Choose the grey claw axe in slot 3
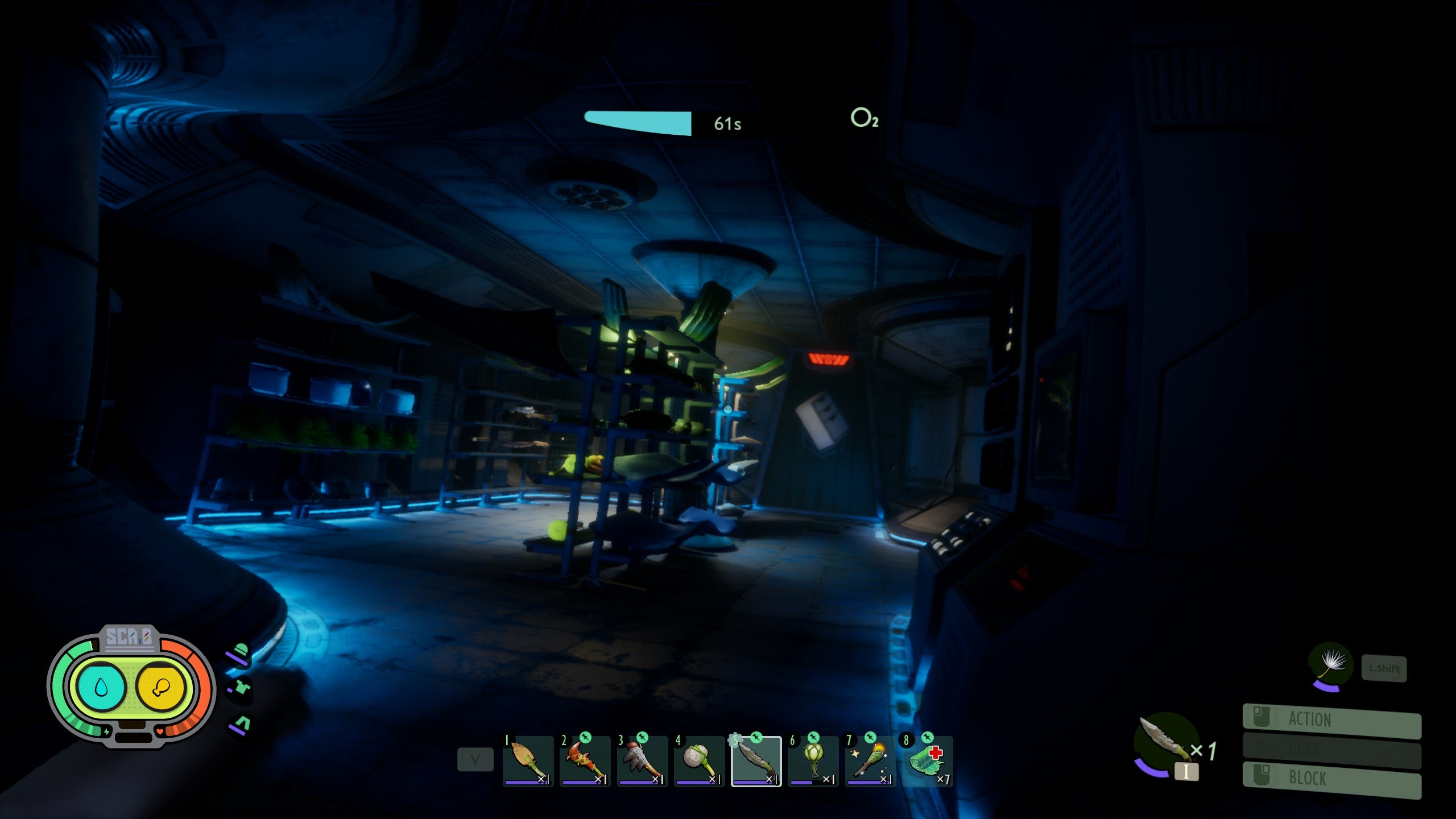 point(642,761)
